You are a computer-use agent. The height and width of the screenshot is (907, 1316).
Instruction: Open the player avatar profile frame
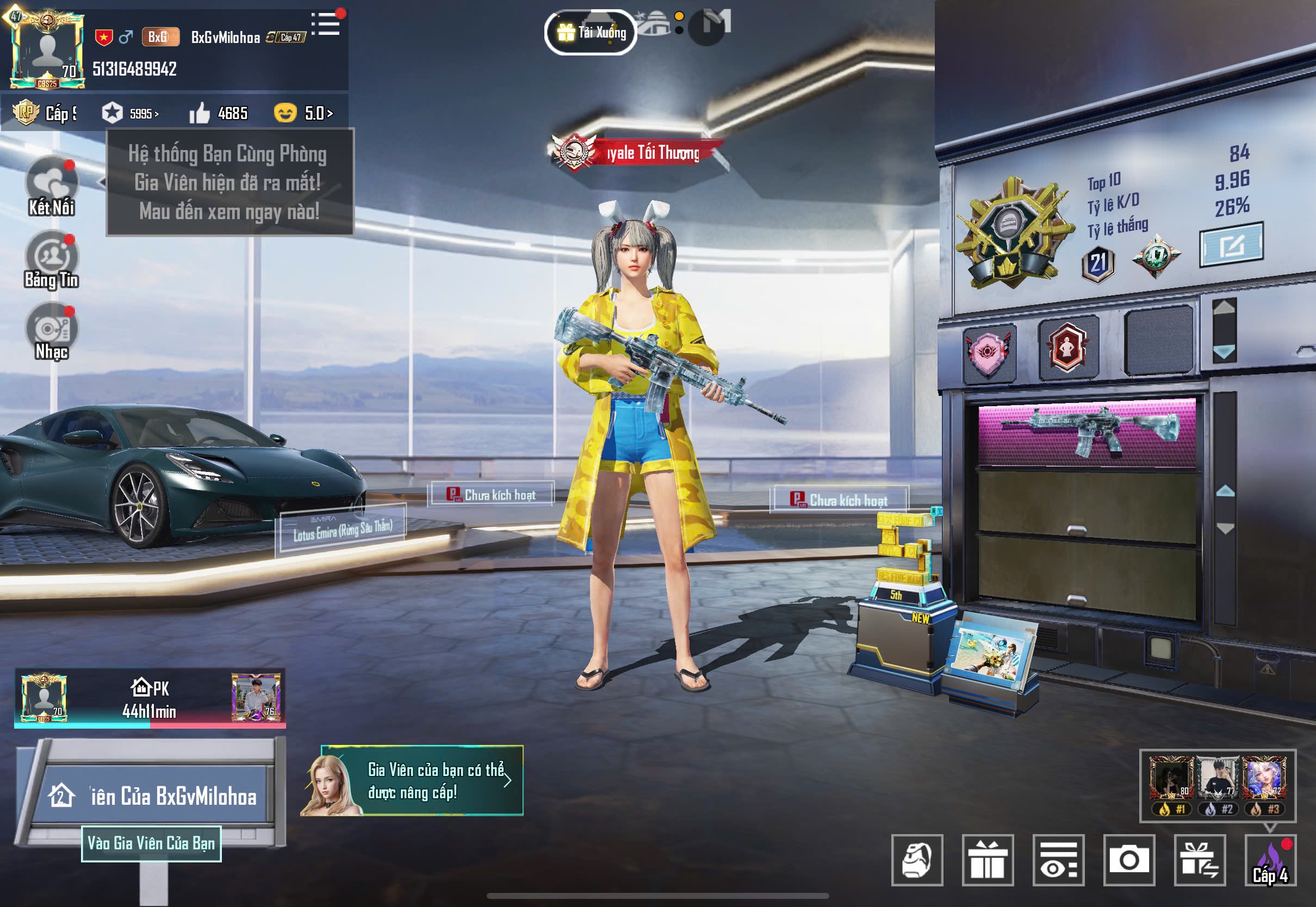coord(47,51)
